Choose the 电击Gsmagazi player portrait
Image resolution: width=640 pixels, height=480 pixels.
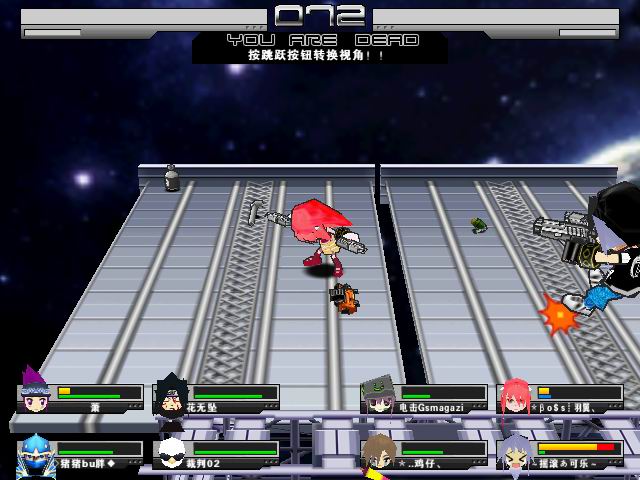379,396
